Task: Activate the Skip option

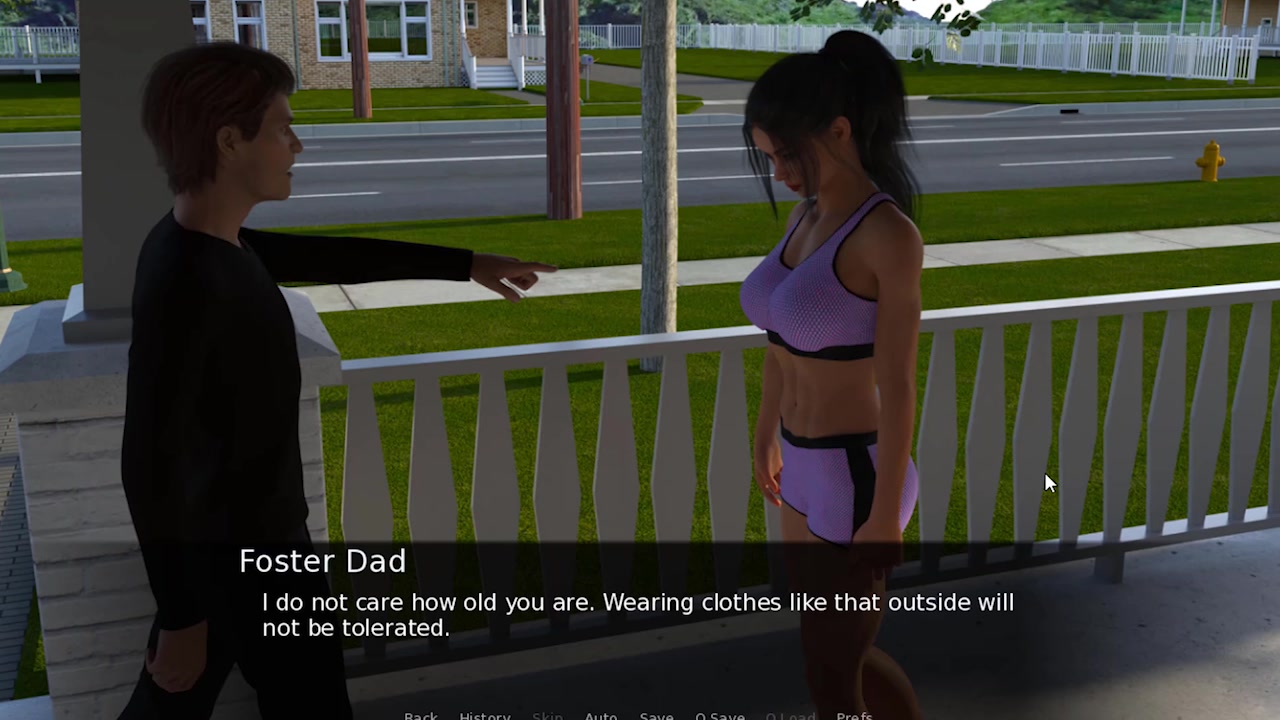Action: [547, 716]
